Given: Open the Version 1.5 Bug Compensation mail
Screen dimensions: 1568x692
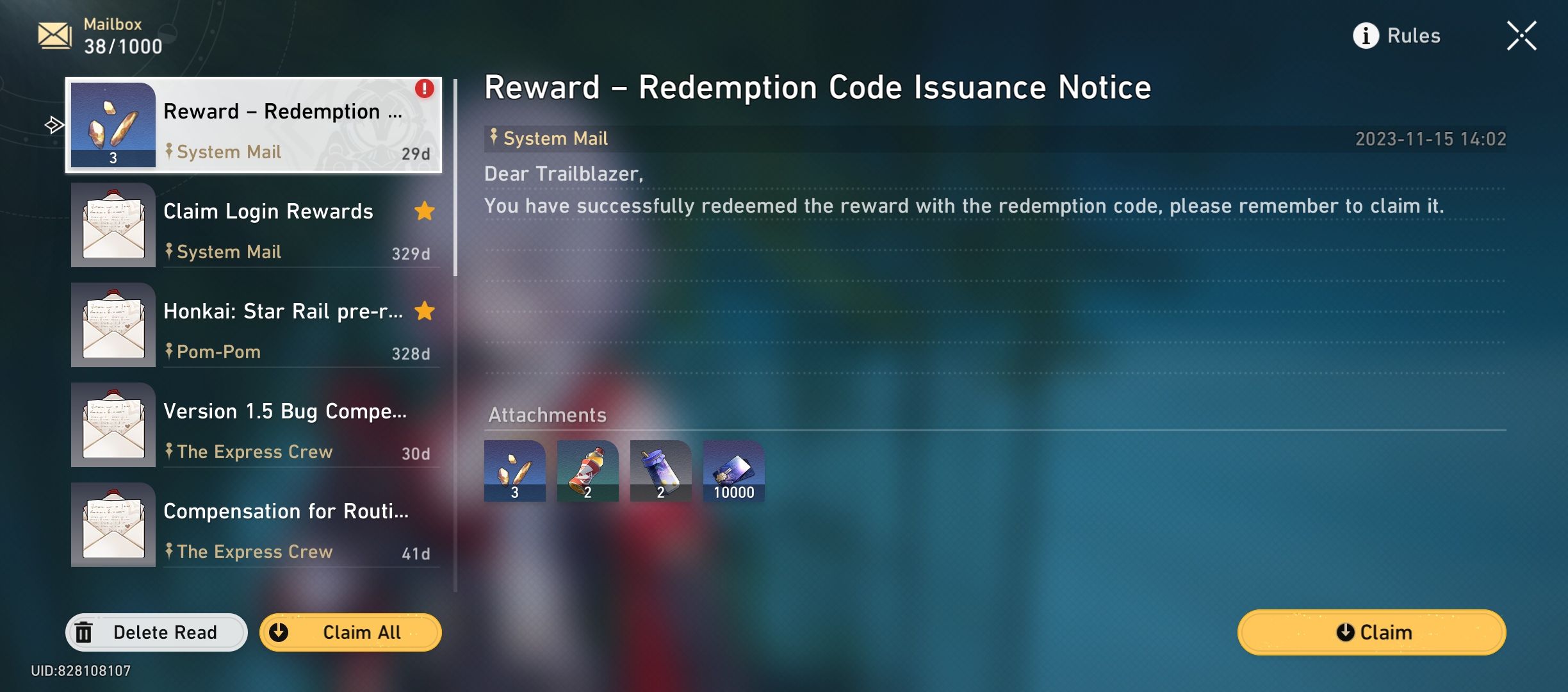Looking at the screenshot, I should [x=256, y=425].
